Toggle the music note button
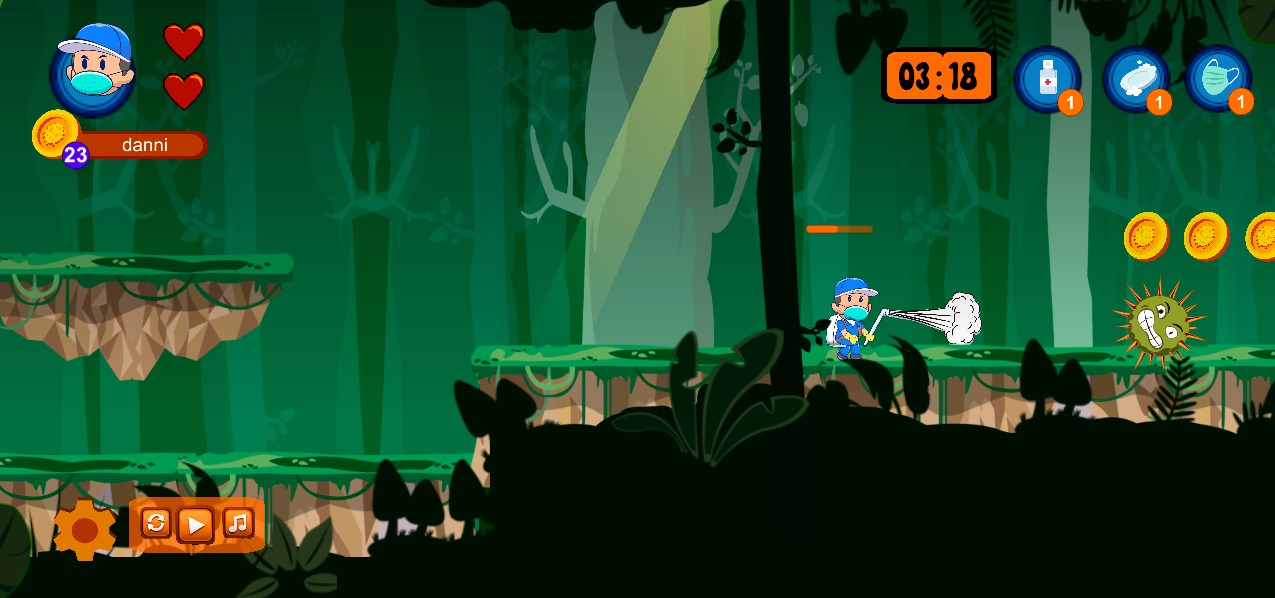Viewport: 1275px width, 598px height. click(x=237, y=522)
